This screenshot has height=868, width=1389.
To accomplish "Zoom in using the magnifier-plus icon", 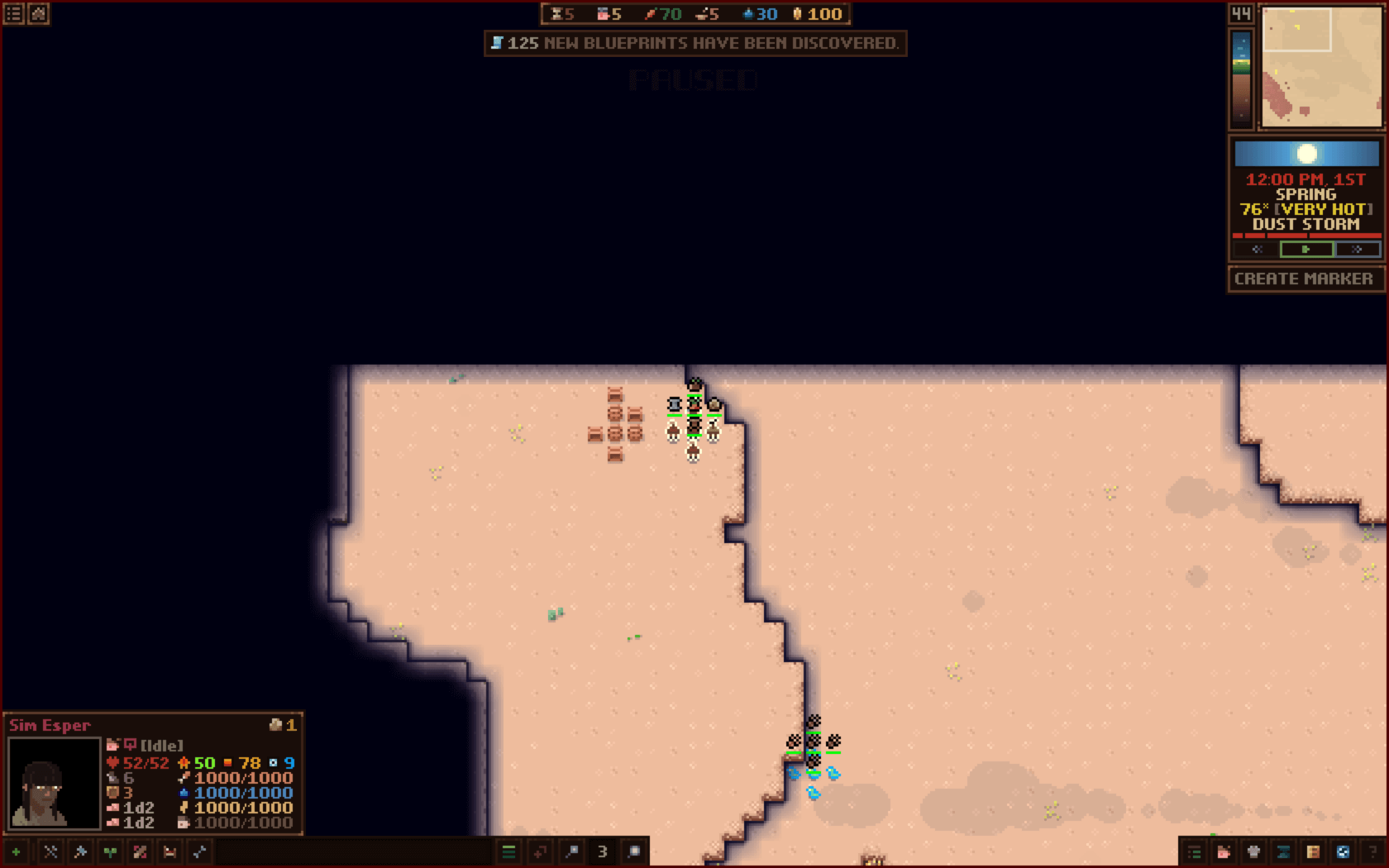I will click(x=633, y=851).
